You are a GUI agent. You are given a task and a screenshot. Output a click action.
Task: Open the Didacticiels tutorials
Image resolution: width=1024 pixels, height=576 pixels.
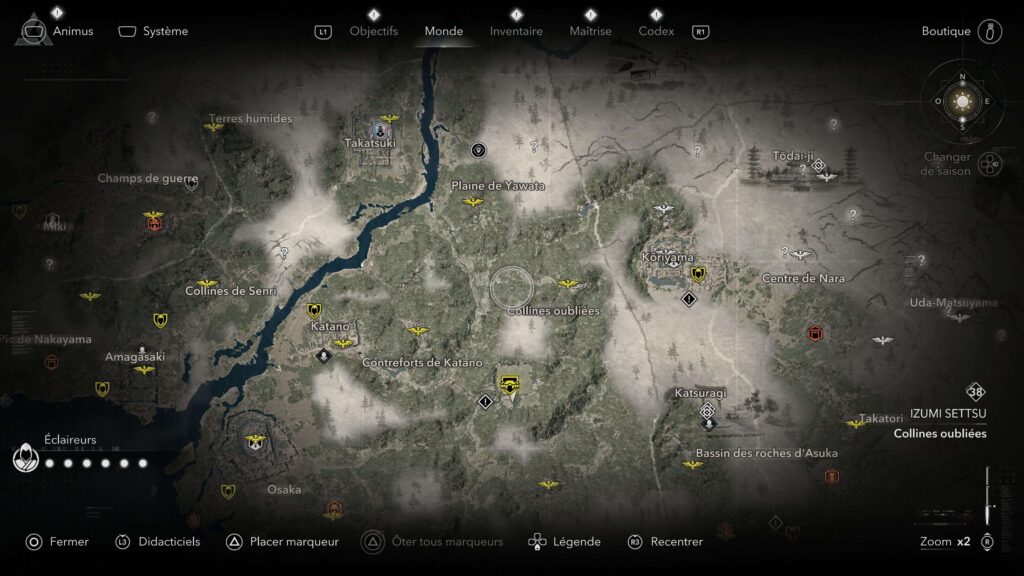pyautogui.click(x=169, y=542)
